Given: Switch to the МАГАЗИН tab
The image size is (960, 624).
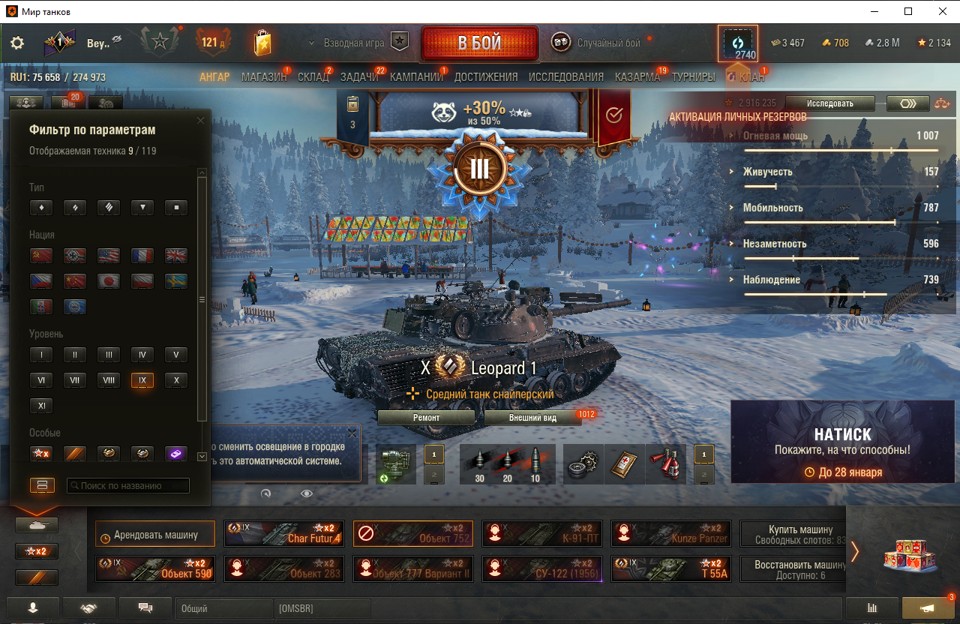Looking at the screenshot, I should [264, 77].
